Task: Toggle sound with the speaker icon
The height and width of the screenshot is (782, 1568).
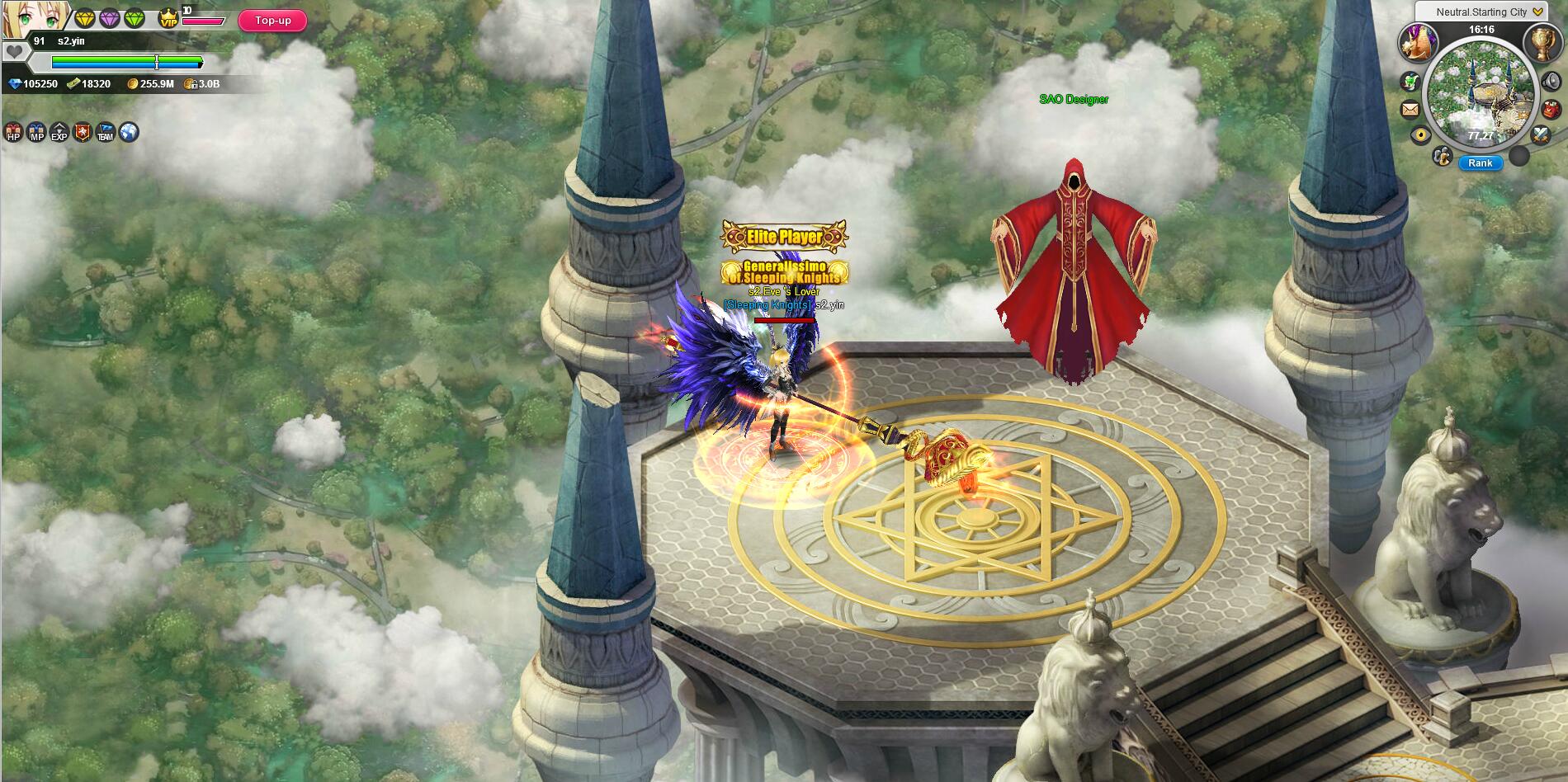Action: 1550,81
